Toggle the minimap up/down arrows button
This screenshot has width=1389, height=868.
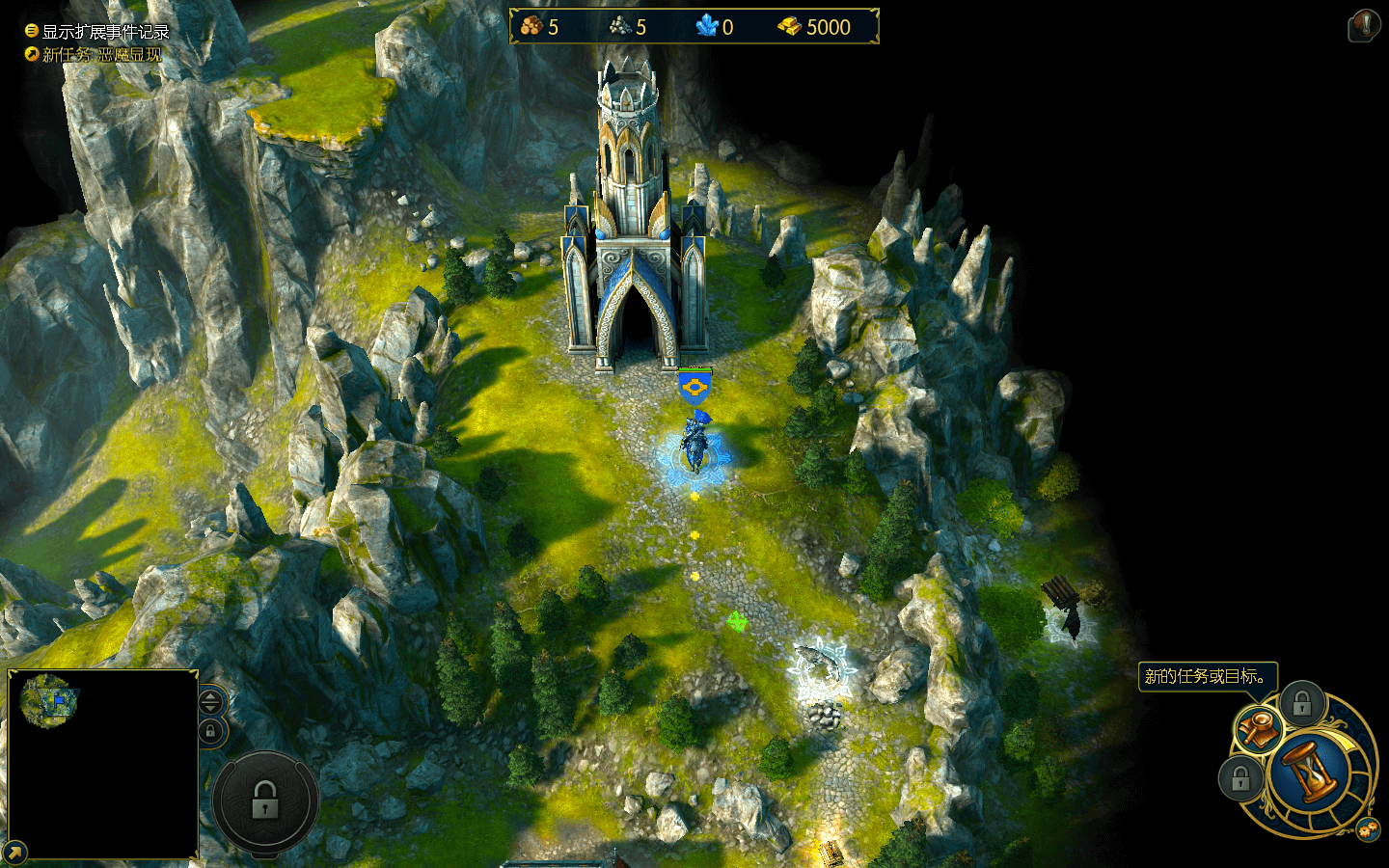pyautogui.click(x=211, y=701)
